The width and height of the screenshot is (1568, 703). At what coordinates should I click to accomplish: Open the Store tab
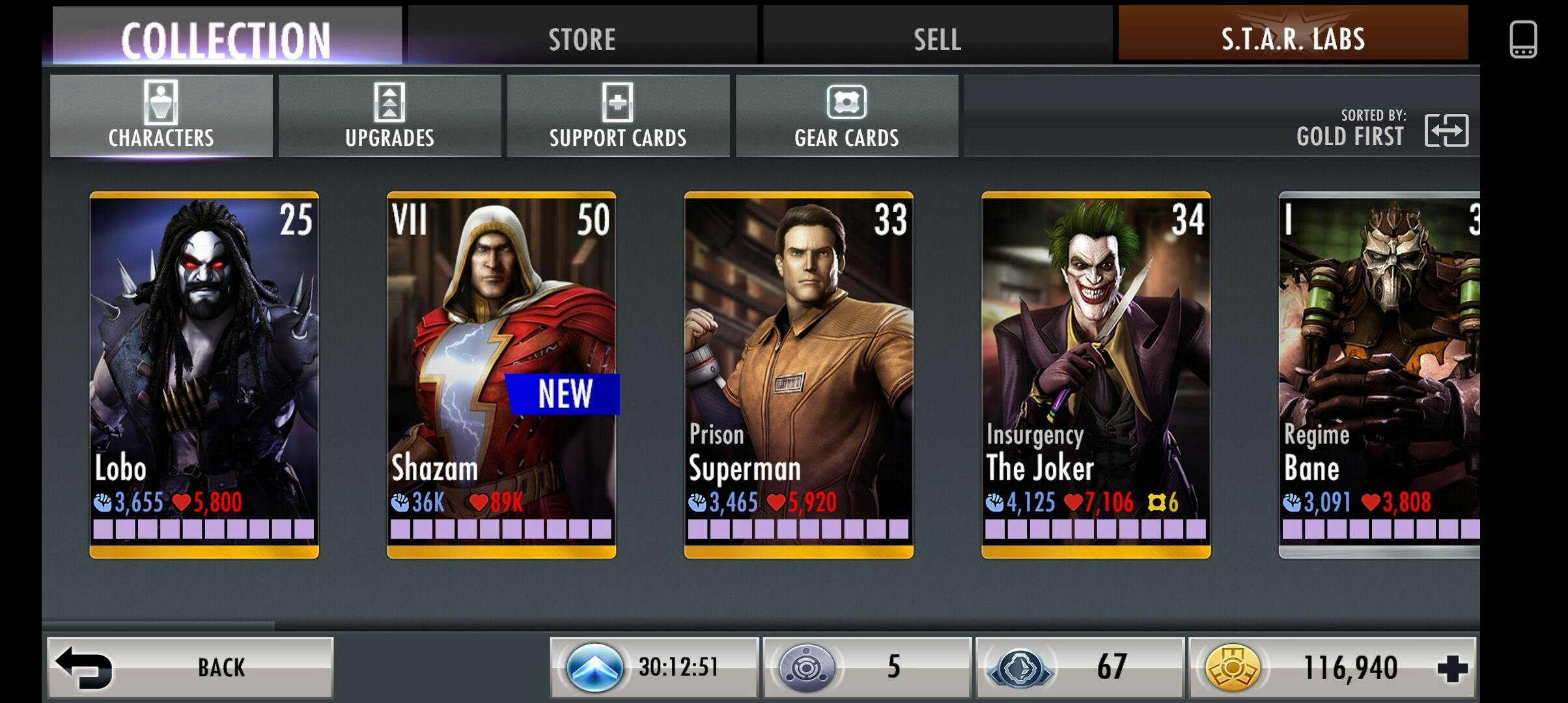tap(582, 38)
